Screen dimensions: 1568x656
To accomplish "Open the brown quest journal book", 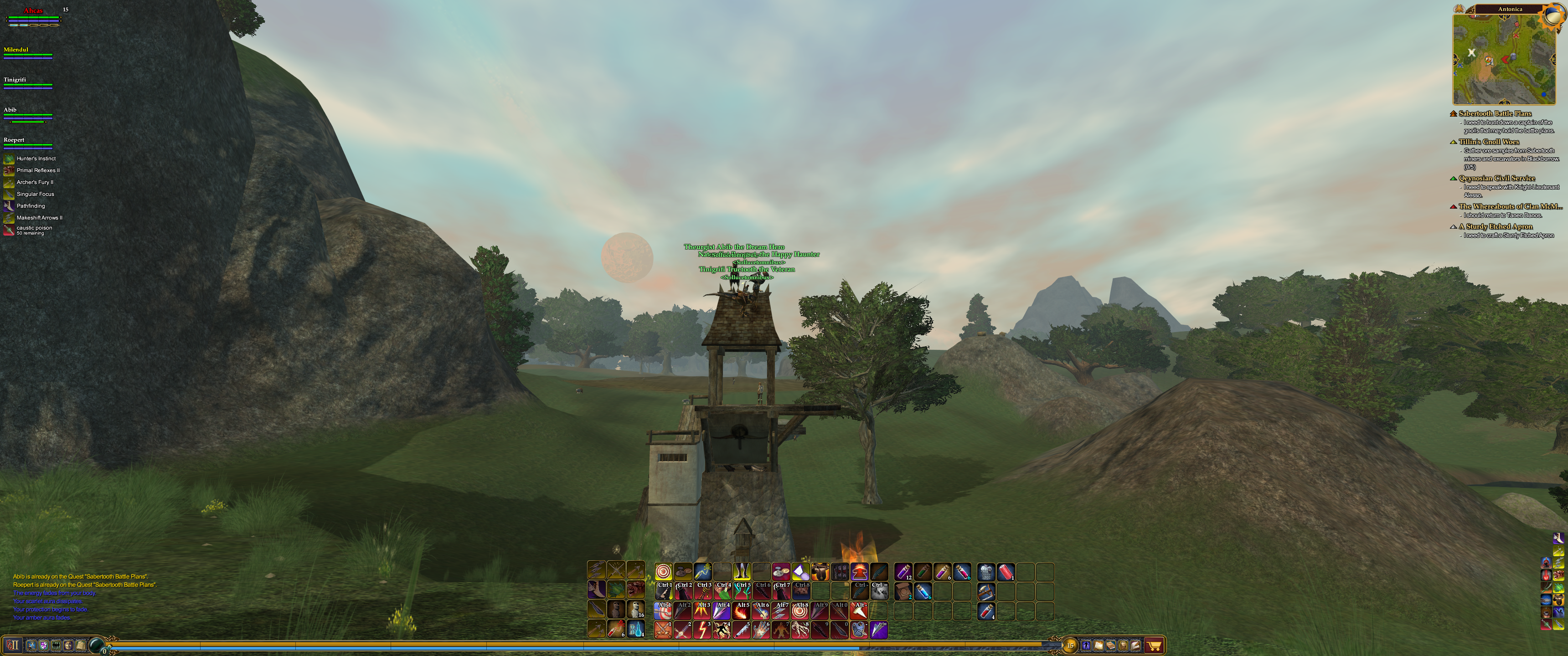I will tap(1111, 646).
